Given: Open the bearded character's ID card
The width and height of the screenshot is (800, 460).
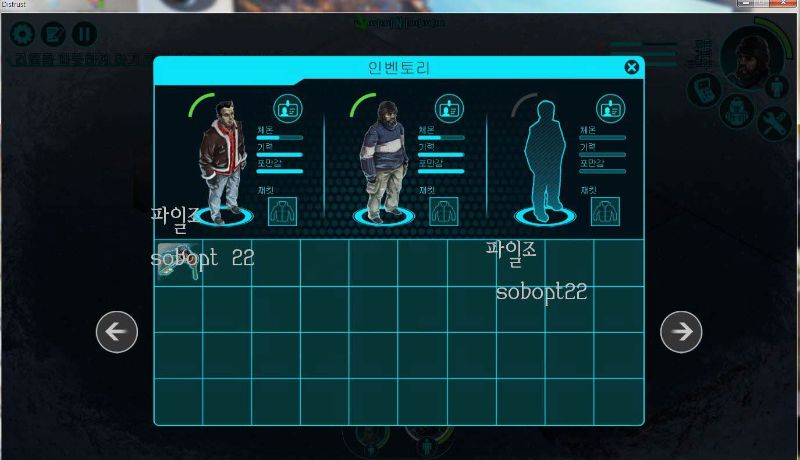Looking at the screenshot, I should point(449,109).
